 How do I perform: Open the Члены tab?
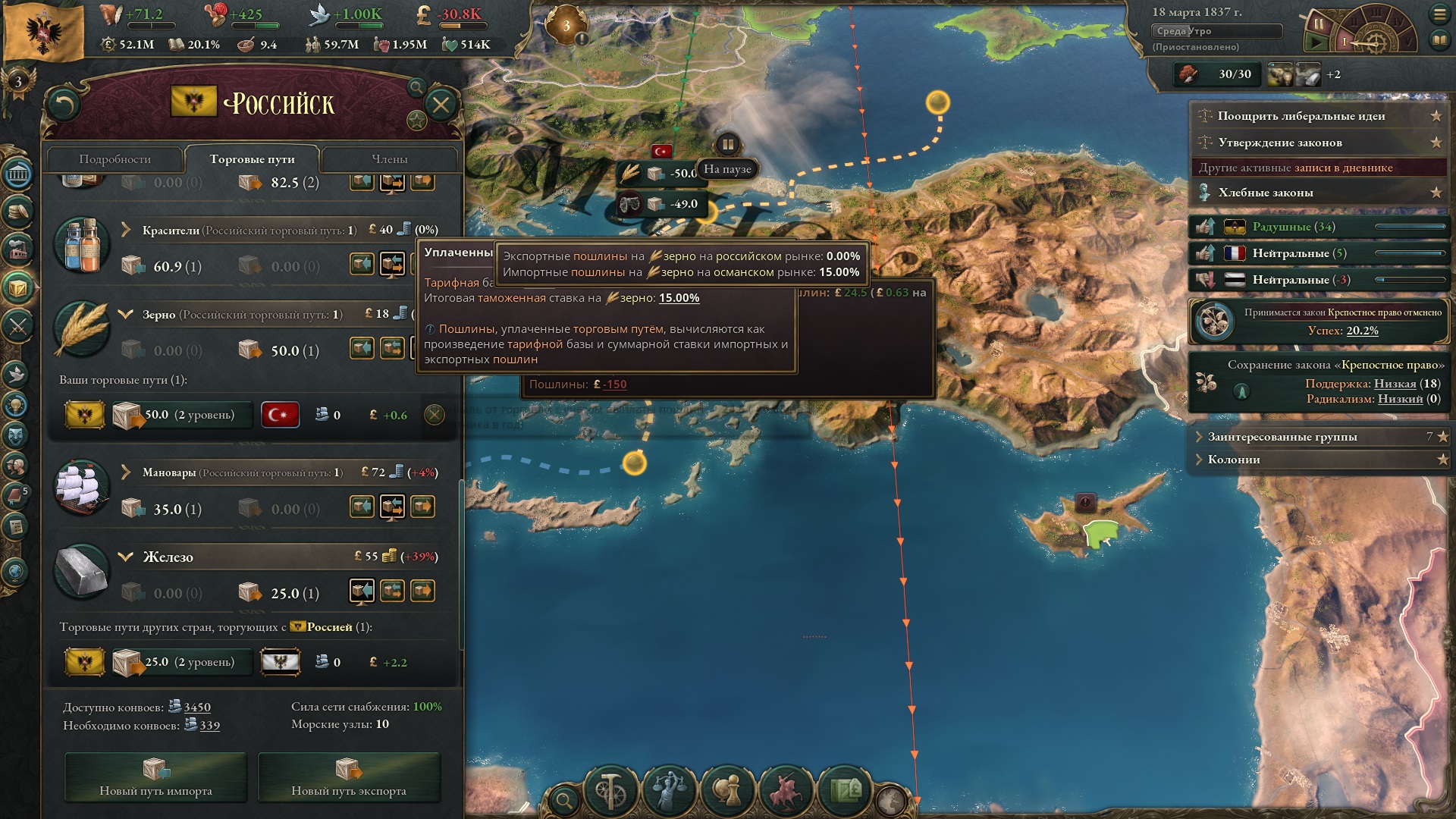[x=389, y=159]
